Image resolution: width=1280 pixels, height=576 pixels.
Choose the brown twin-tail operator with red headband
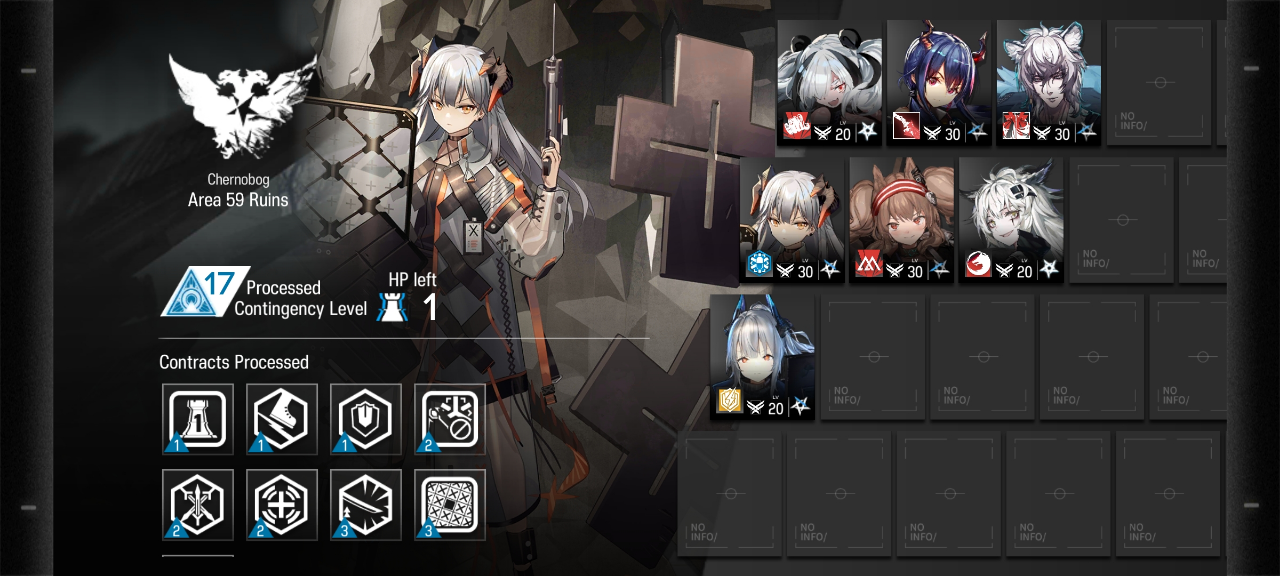tap(901, 219)
